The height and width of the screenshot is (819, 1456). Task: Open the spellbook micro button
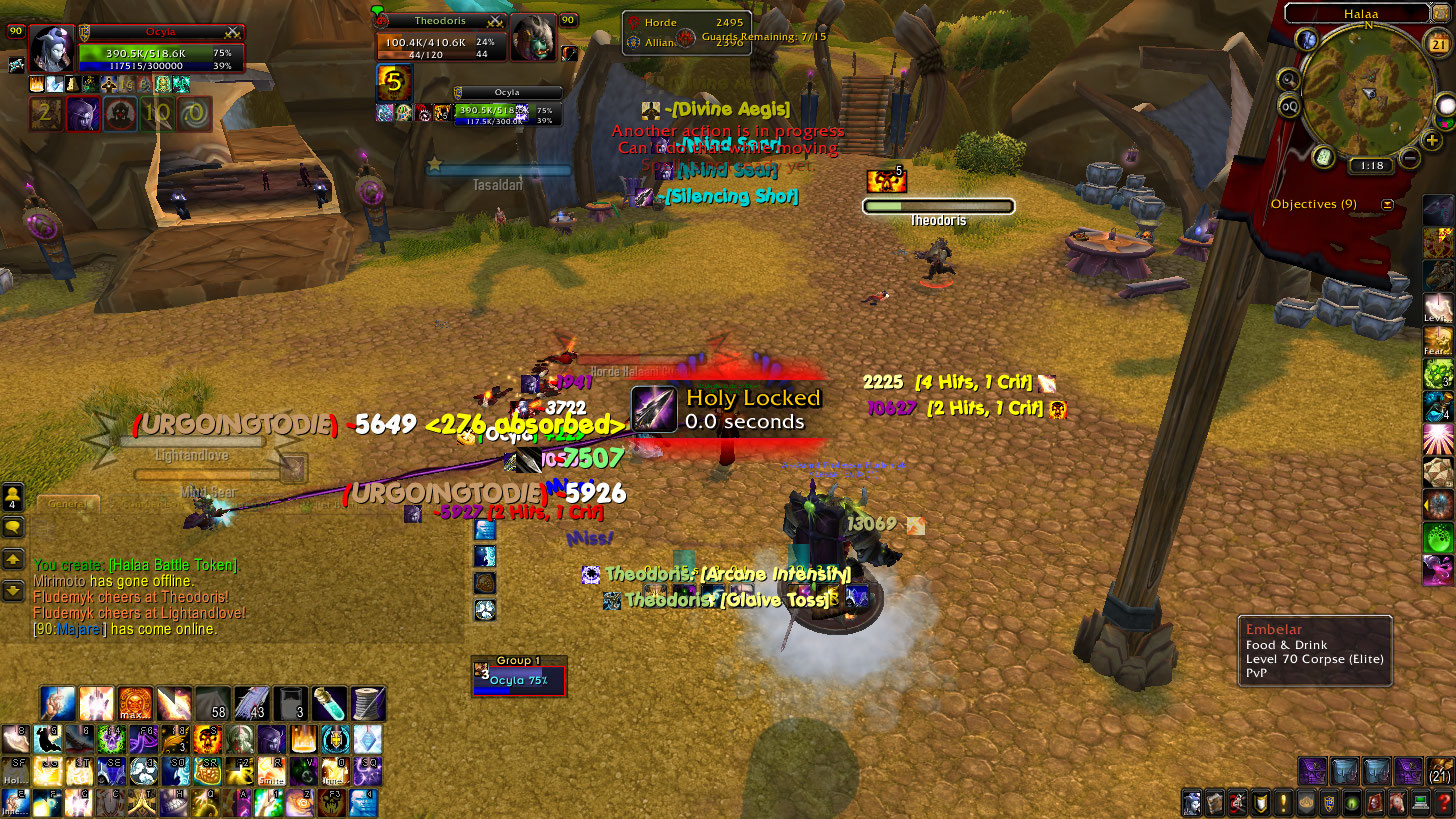(x=1213, y=802)
